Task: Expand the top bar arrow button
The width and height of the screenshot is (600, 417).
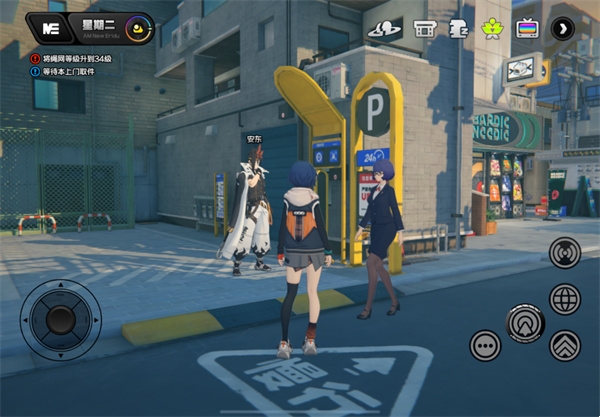Action: [563, 28]
